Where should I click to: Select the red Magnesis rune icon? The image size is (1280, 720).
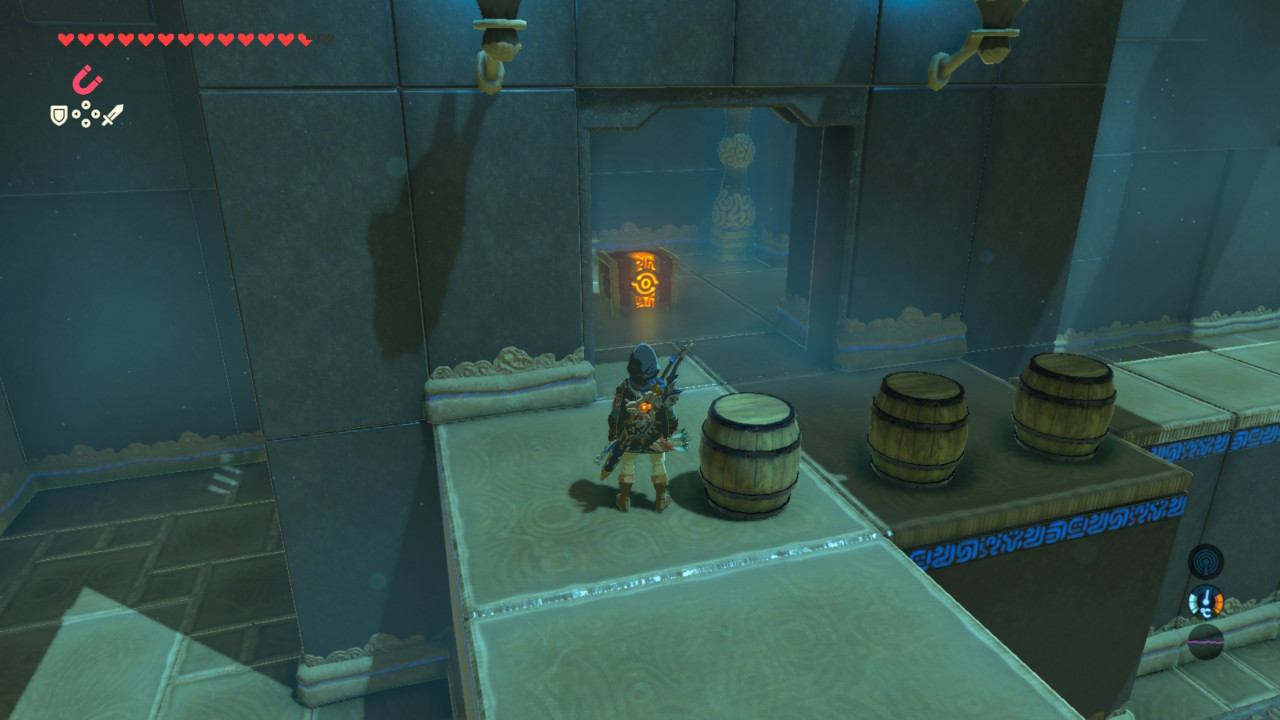tap(87, 80)
